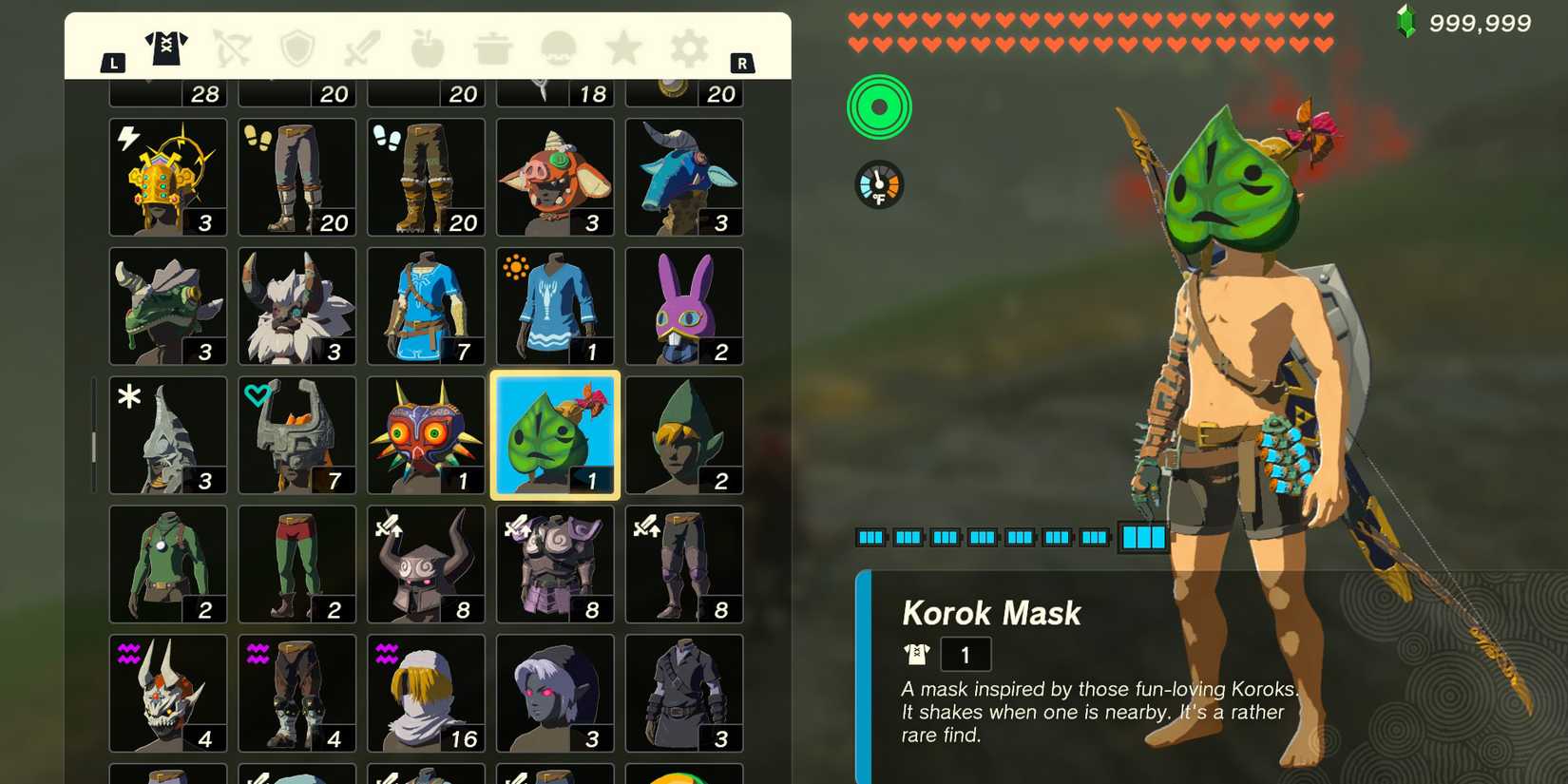Jump to the last inventory page indicator
Image resolution: width=1568 pixels, height=784 pixels.
click(1143, 537)
